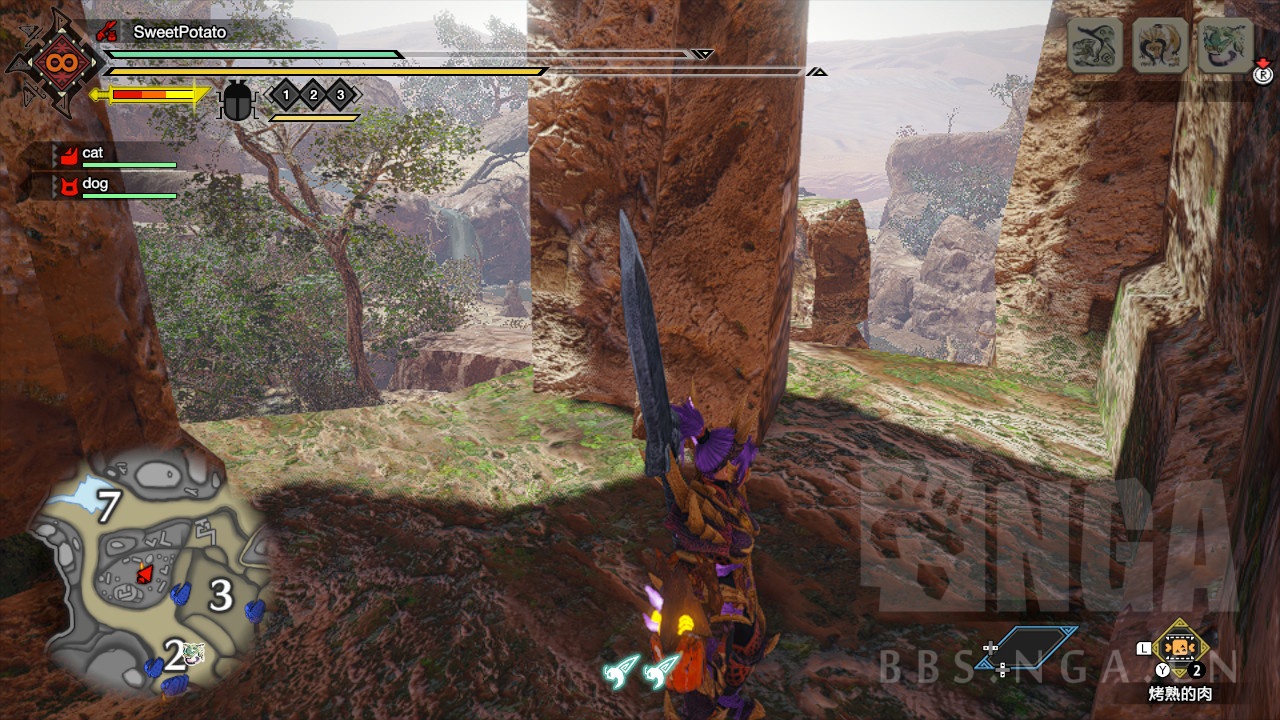The image size is (1280, 720).
Task: Select area 7 on the minimap
Action: click(x=107, y=505)
